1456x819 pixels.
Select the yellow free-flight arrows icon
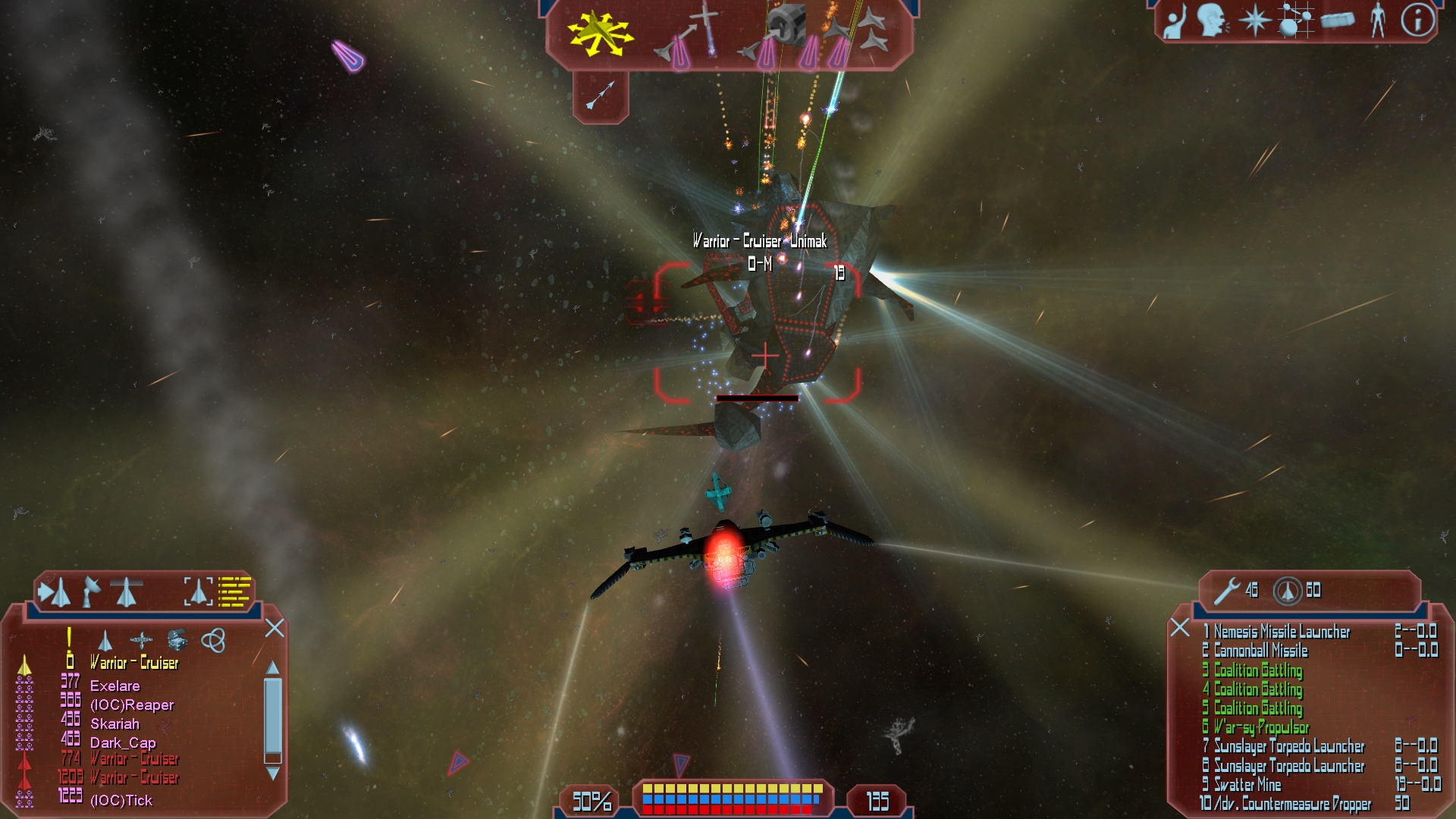click(x=600, y=34)
